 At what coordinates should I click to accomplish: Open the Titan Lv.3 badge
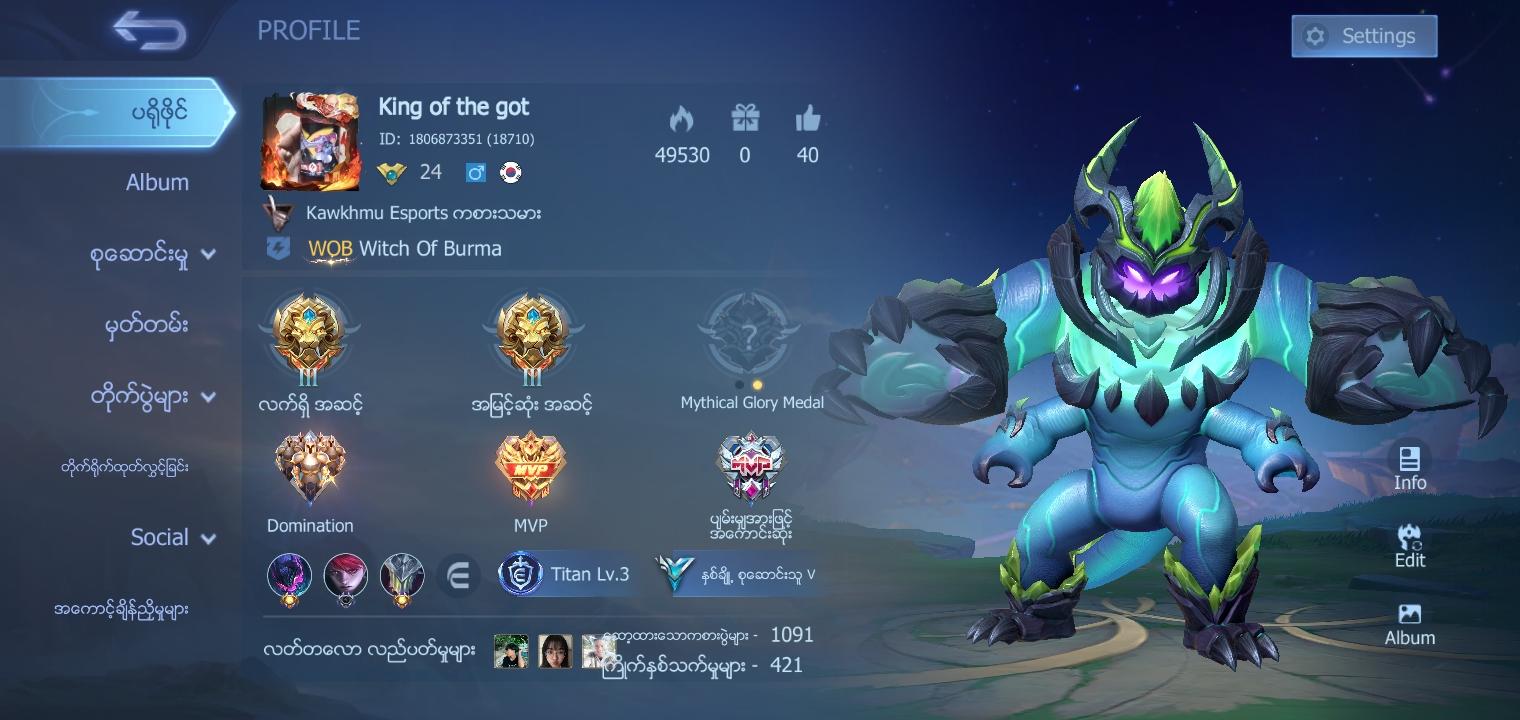pyautogui.click(x=566, y=575)
